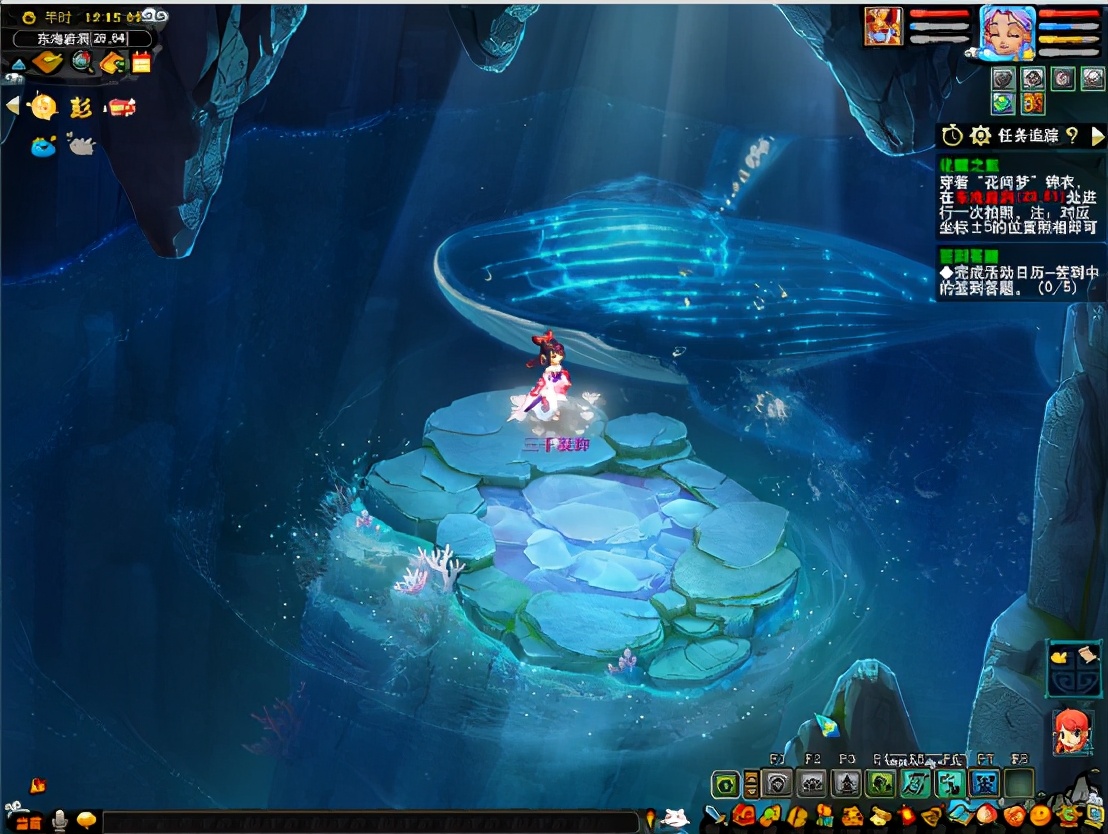Click the red-haired girl helper portrait

(1072, 732)
